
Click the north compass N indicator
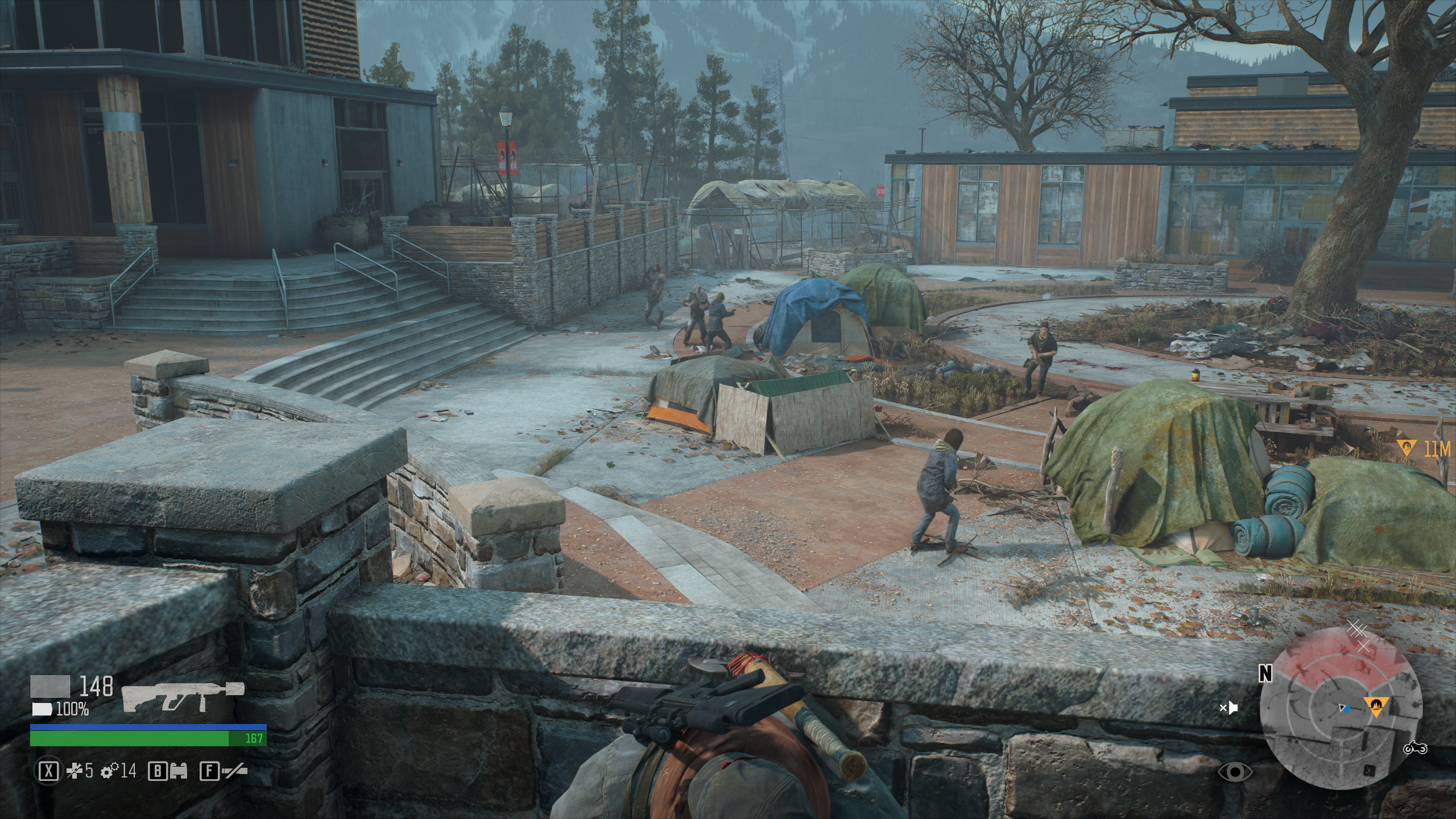[x=1265, y=673]
